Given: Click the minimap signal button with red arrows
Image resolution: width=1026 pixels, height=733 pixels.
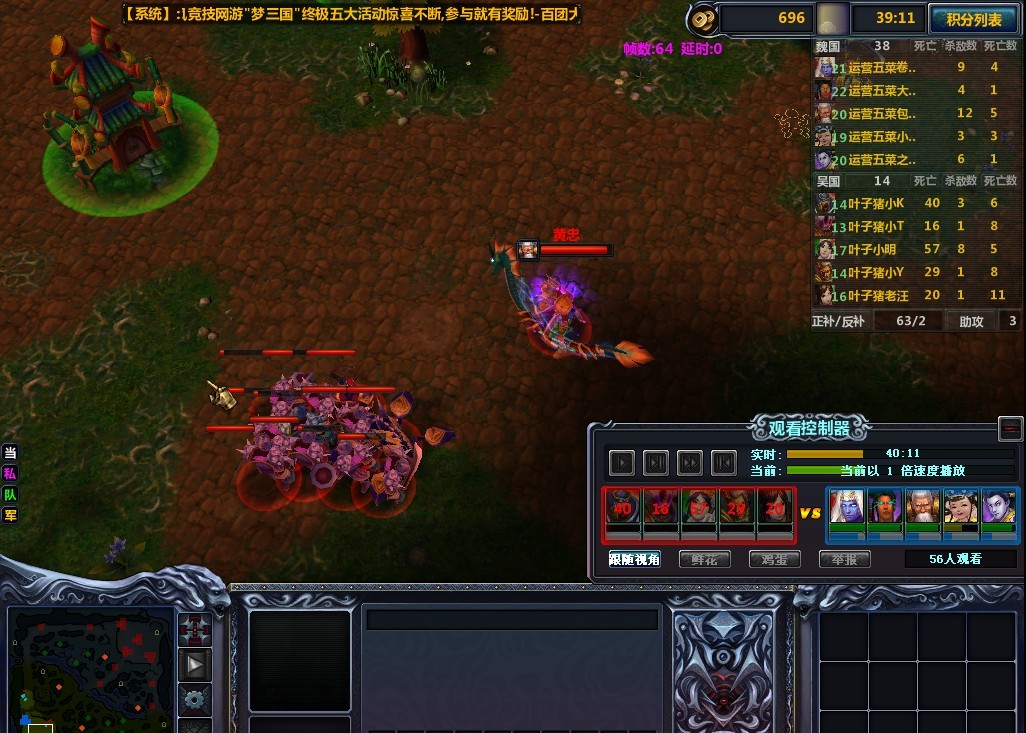Looking at the screenshot, I should [195, 629].
